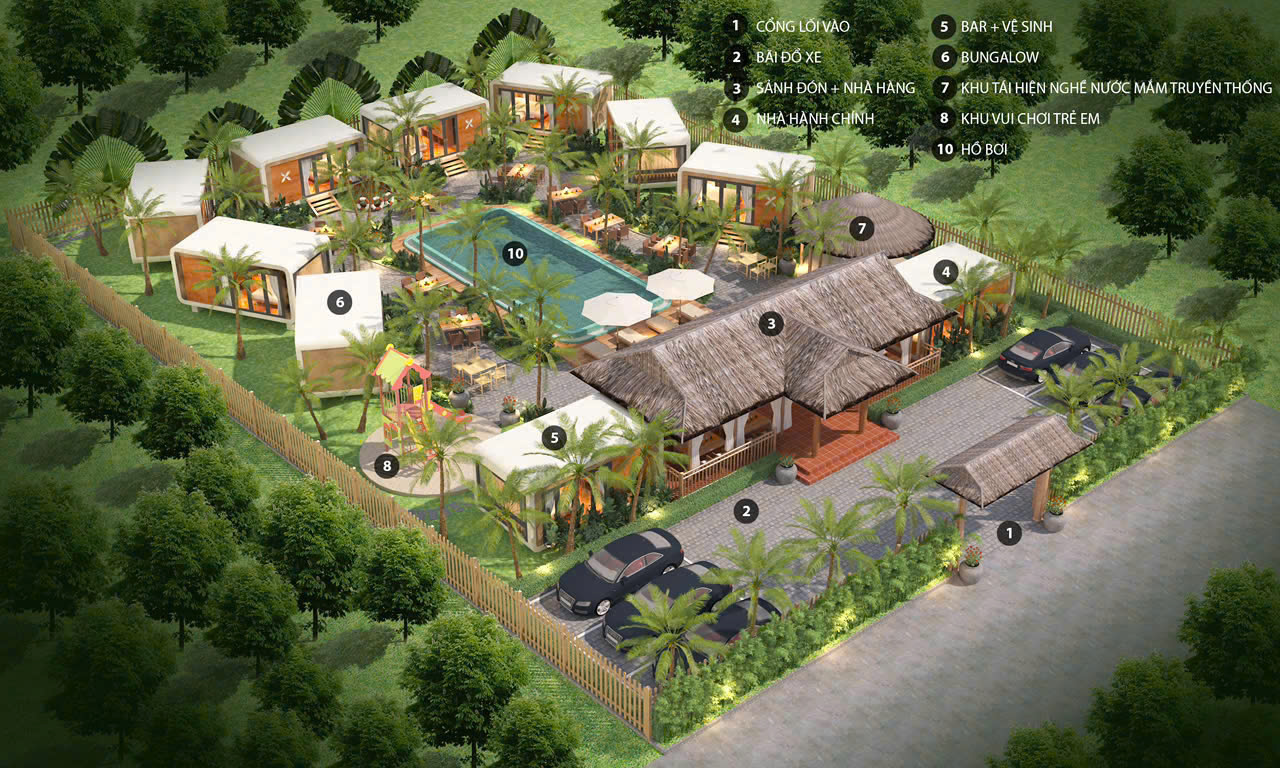Click marker 4 on the administration building
This screenshot has height=768, width=1280.
[944, 271]
